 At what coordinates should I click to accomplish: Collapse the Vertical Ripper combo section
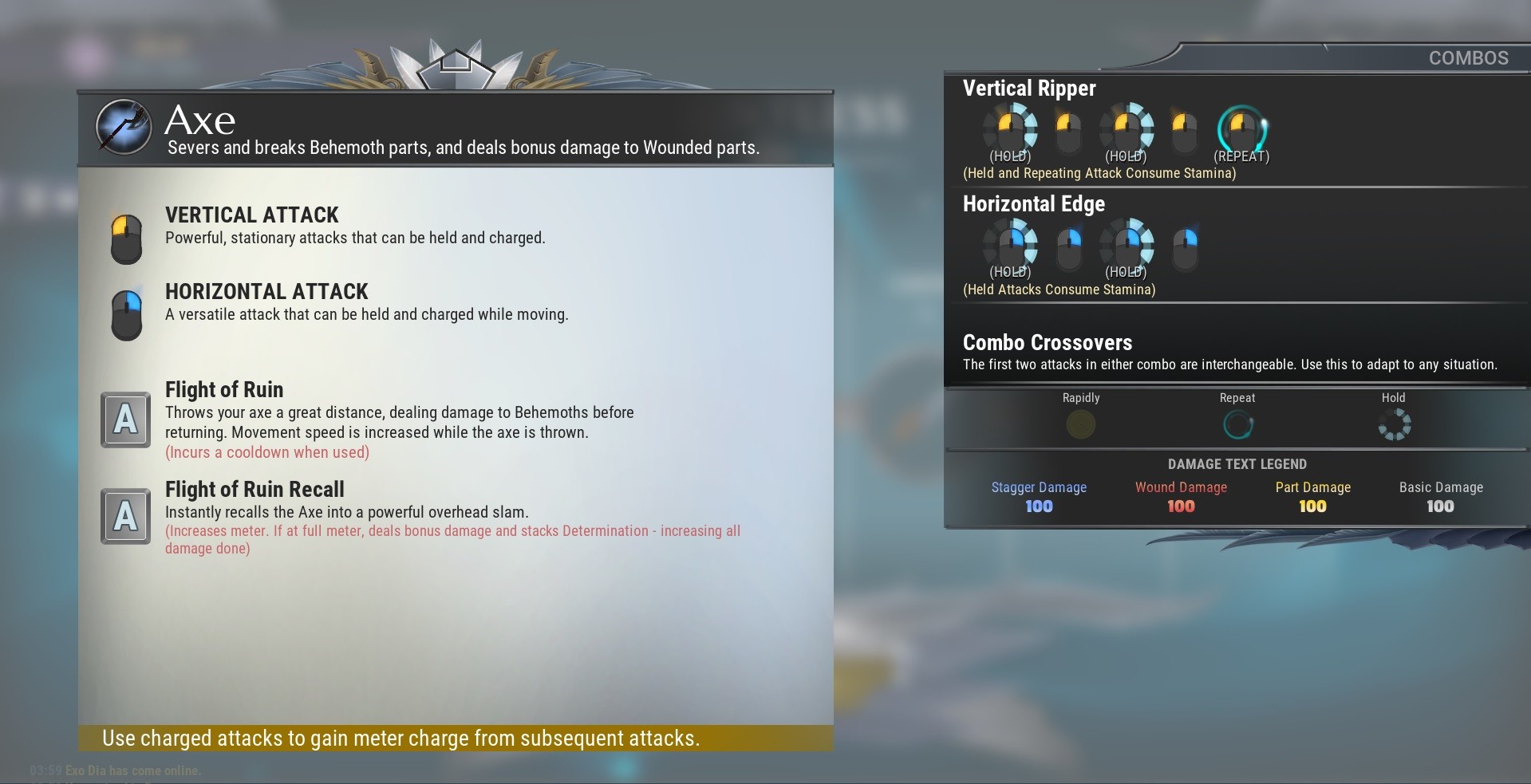pos(1029,89)
